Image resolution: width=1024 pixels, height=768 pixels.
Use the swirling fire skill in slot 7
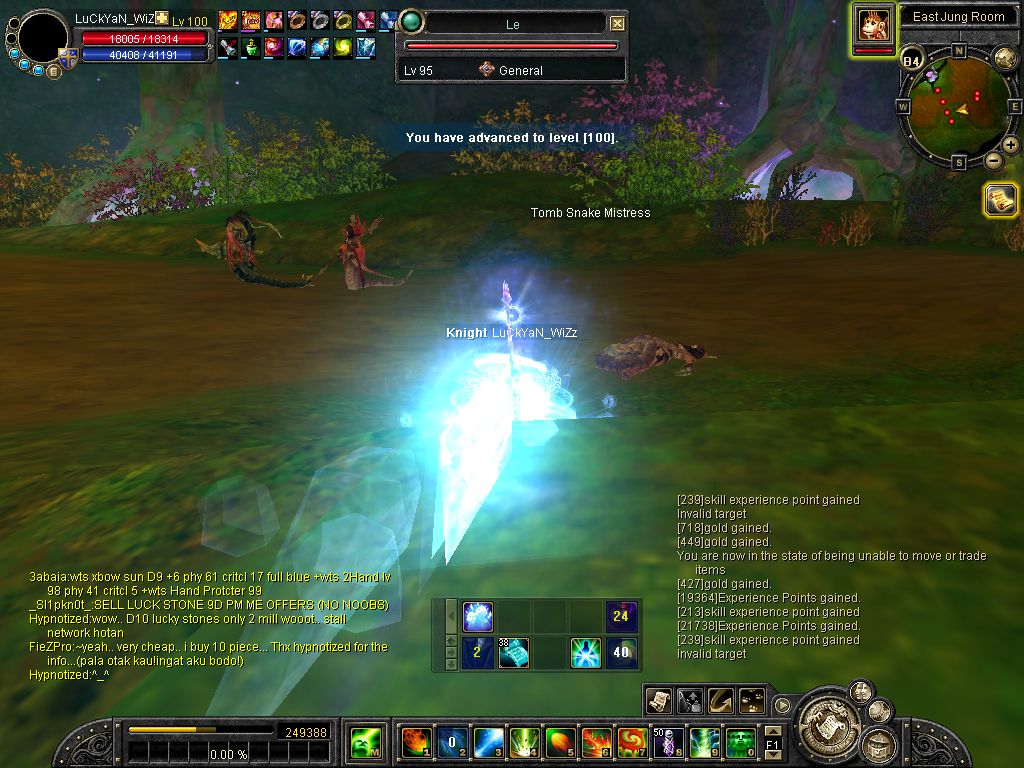629,742
